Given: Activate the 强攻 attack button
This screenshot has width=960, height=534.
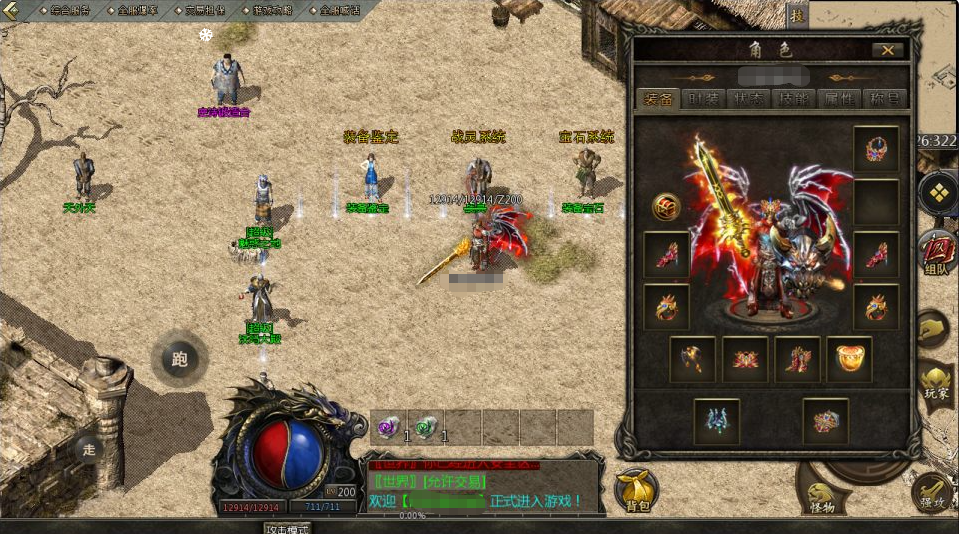Looking at the screenshot, I should click(933, 492).
